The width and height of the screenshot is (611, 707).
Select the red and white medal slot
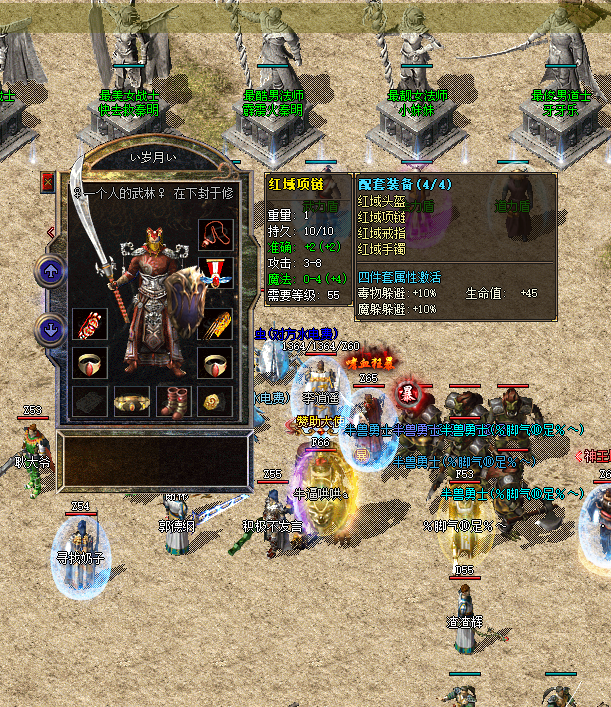point(215,273)
